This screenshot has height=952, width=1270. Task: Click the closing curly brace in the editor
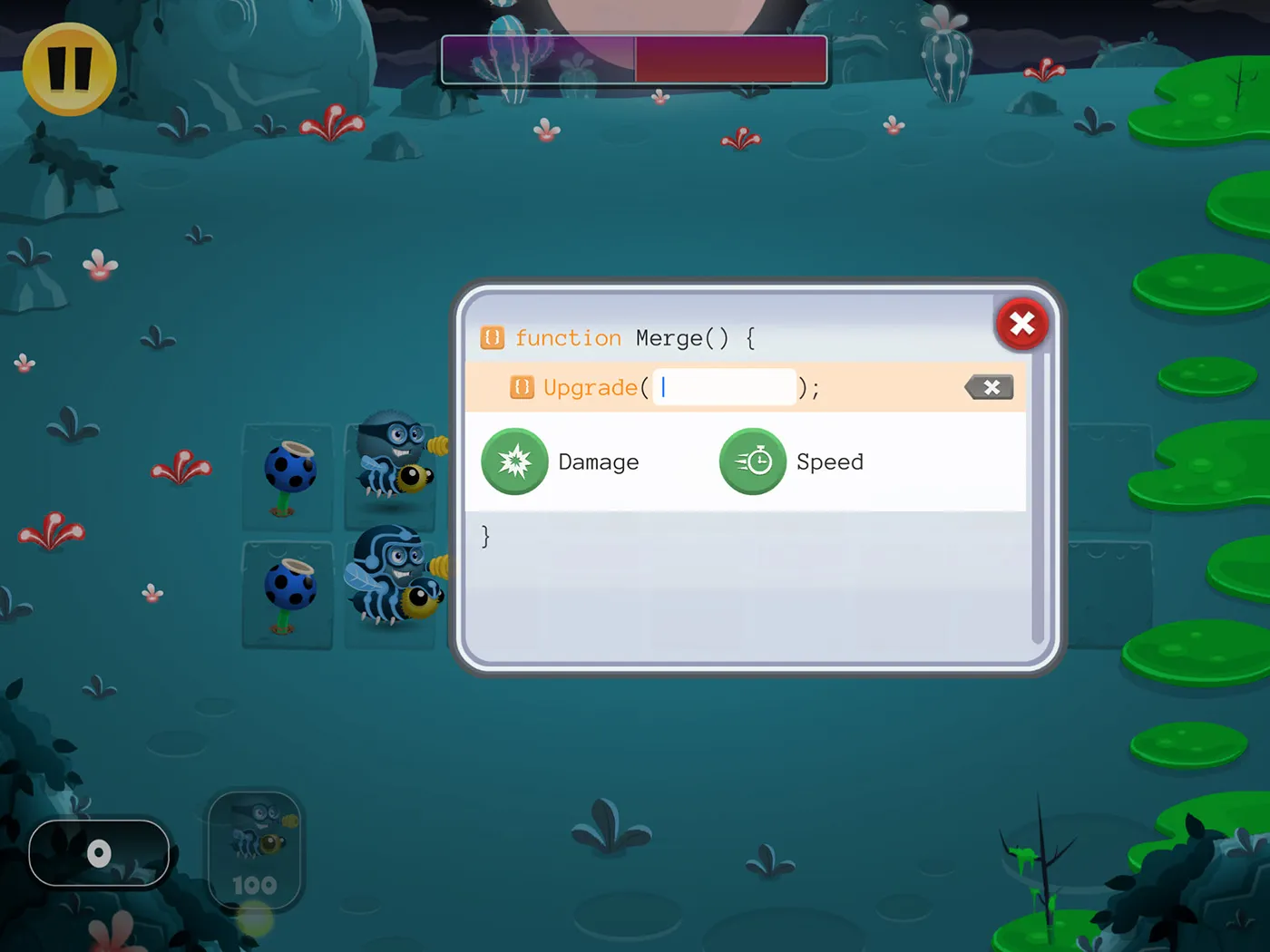(x=485, y=536)
